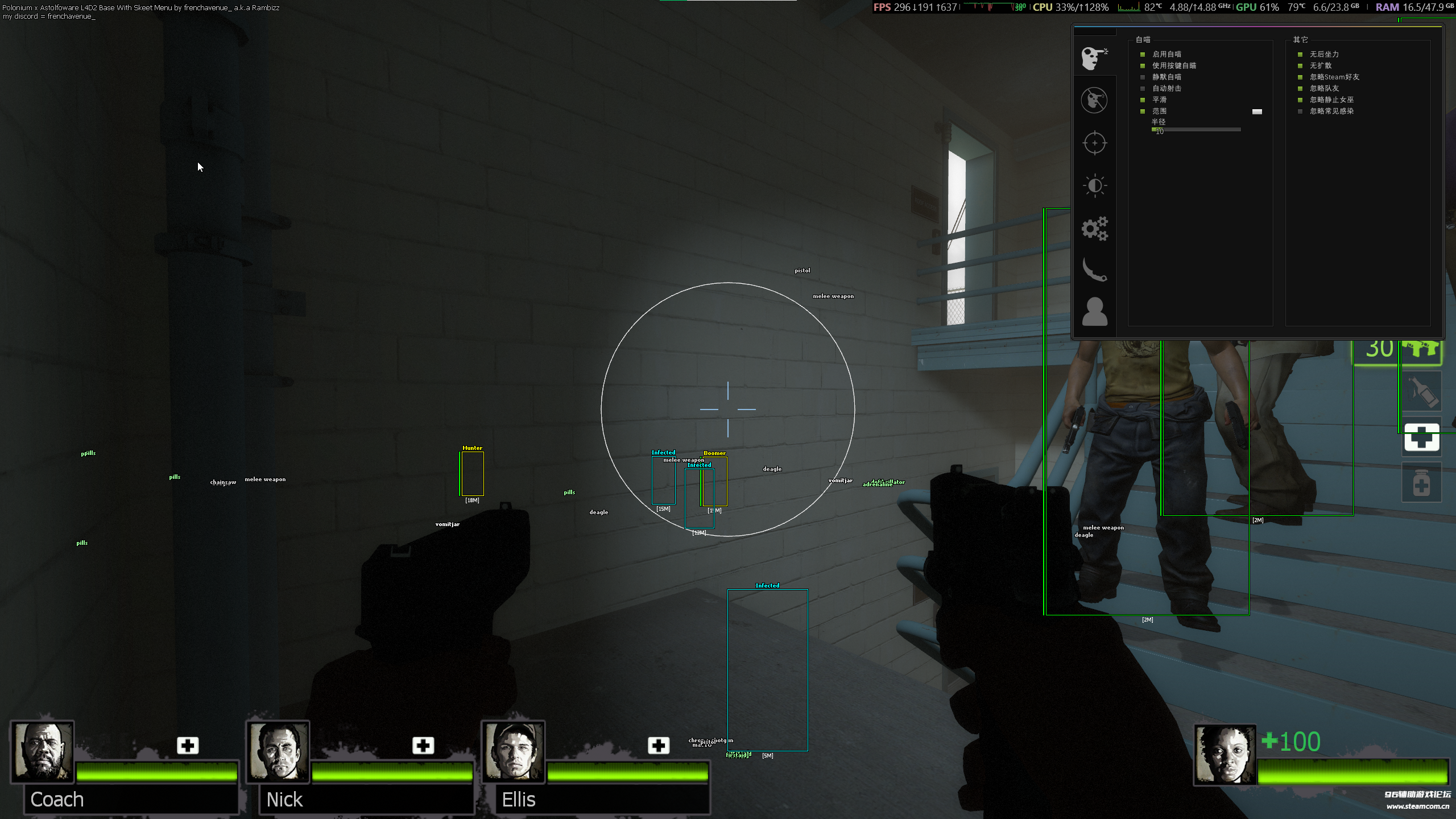Open the visuals brightness icon tab
The image size is (1456, 819).
click(1095, 185)
